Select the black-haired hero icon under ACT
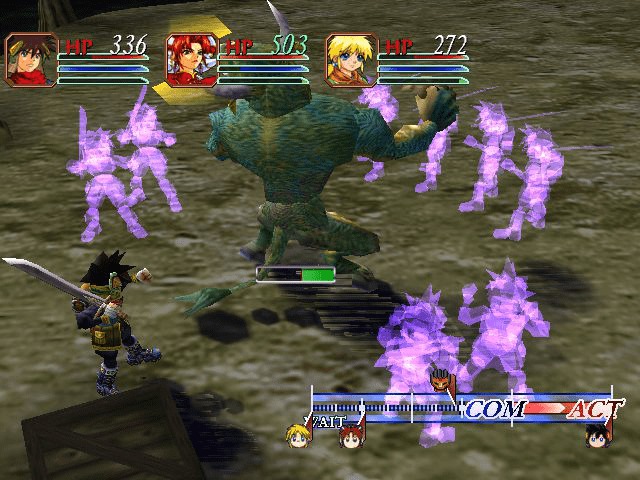This screenshot has height=480, width=640. click(x=598, y=436)
